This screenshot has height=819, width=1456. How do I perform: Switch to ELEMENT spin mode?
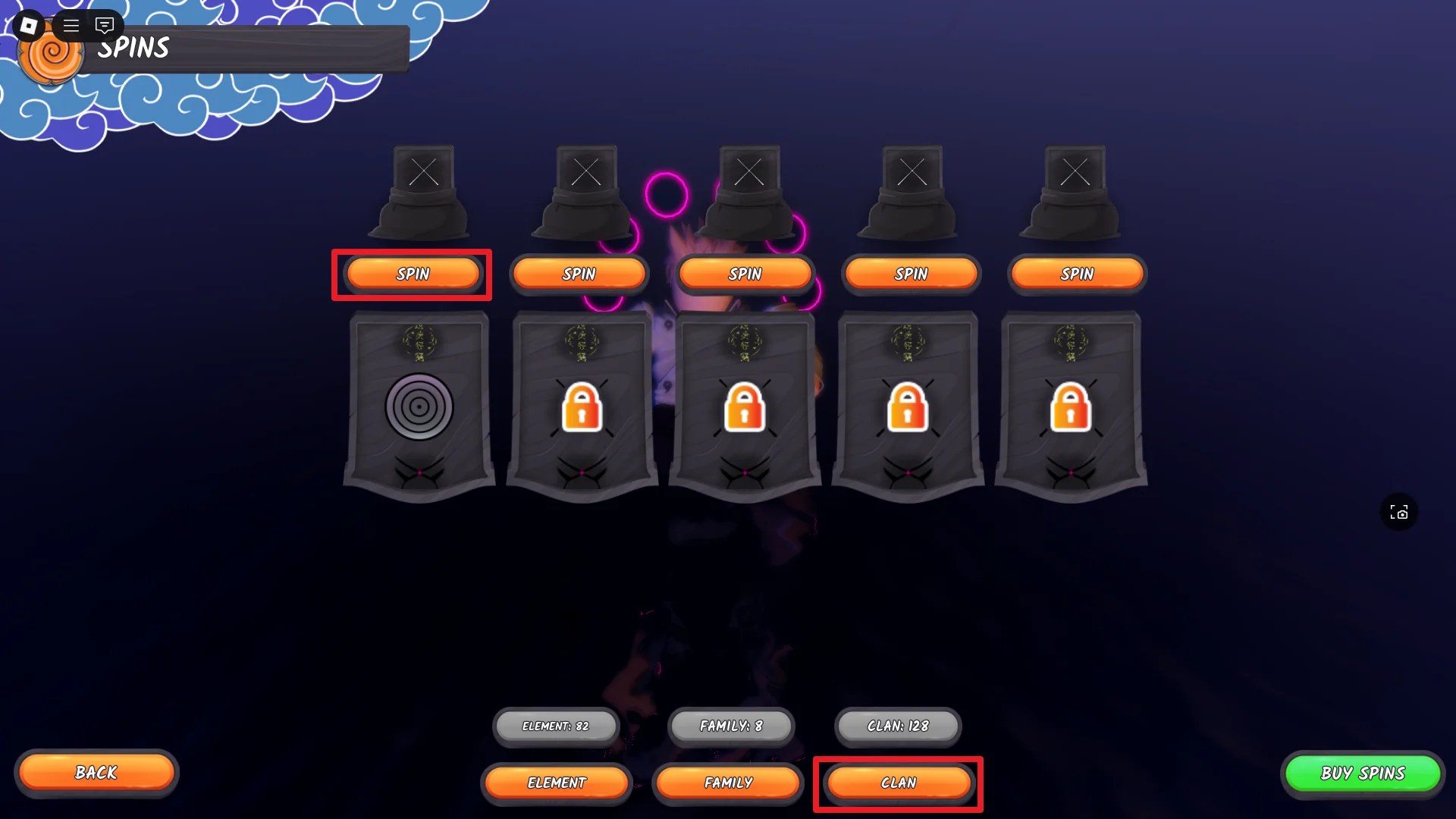557,782
